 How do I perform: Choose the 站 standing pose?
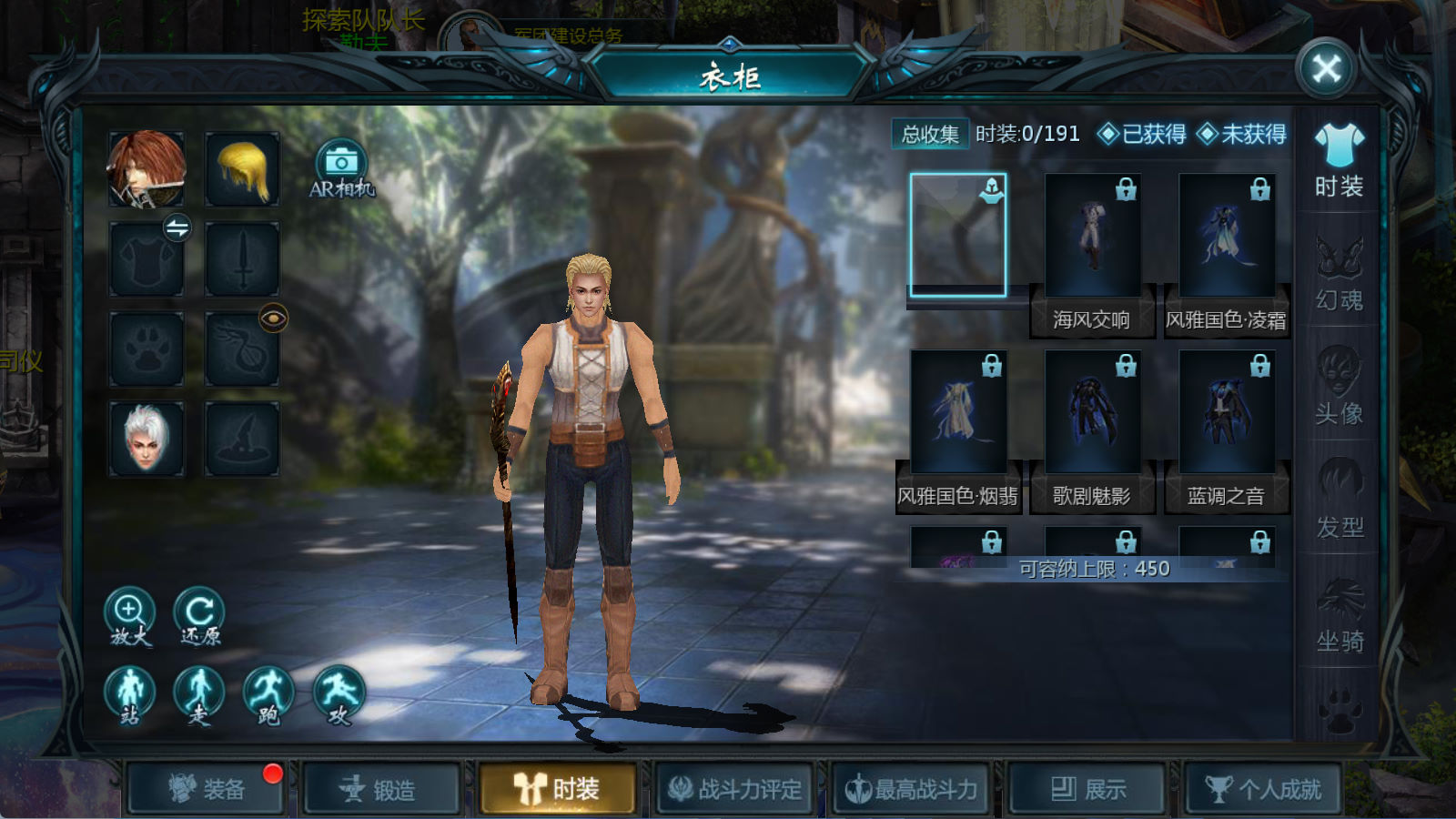pos(129,693)
